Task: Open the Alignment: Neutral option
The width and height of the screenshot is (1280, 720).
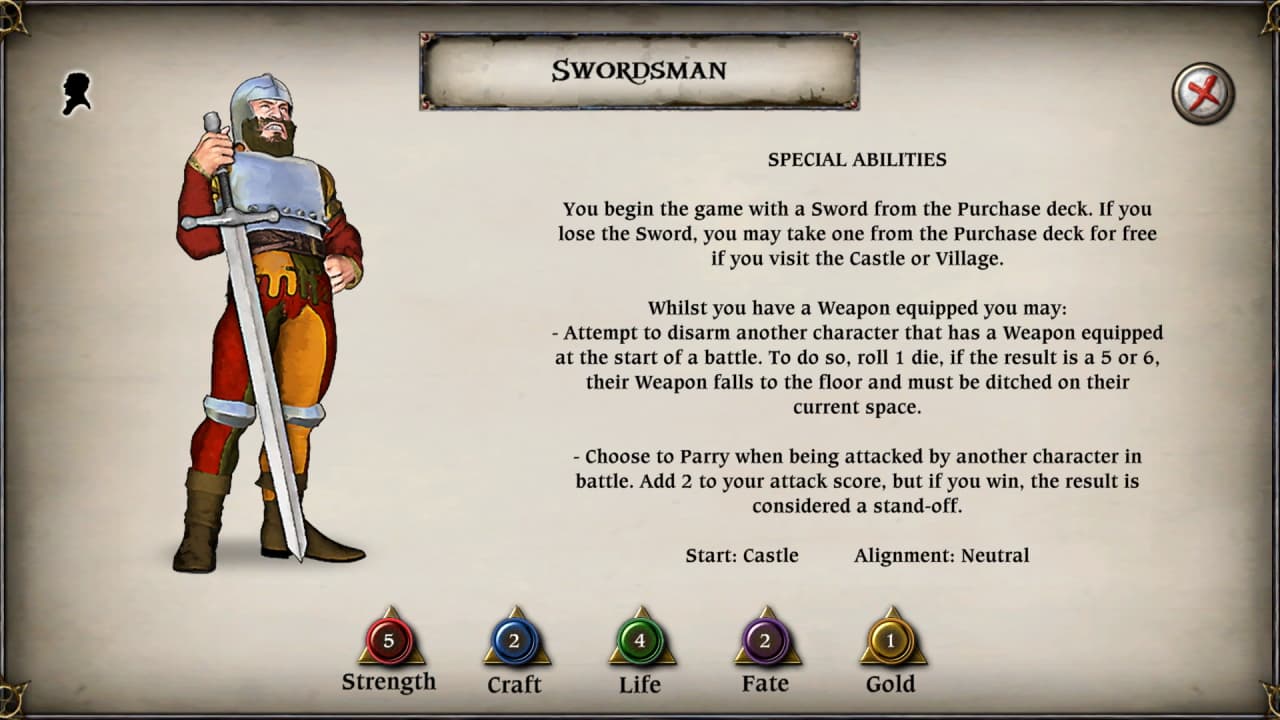Action: pos(941,555)
